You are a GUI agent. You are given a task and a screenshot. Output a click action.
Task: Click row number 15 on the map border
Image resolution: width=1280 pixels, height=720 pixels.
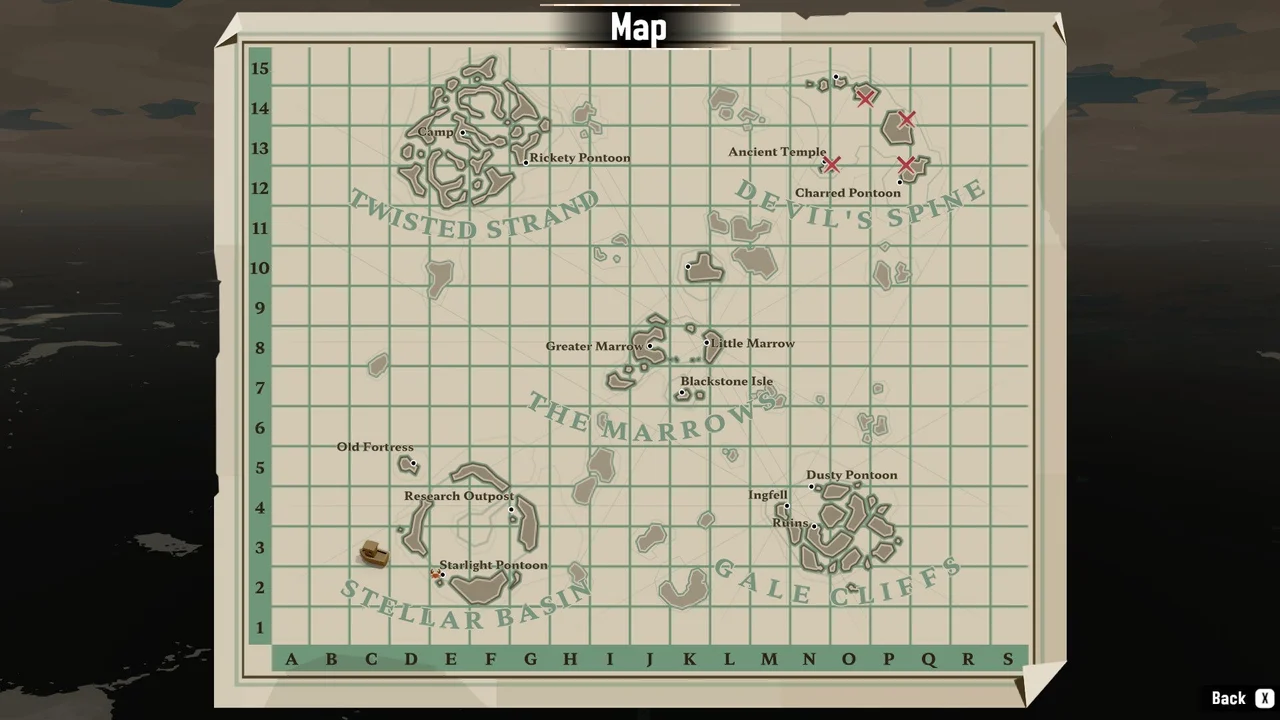click(x=260, y=68)
